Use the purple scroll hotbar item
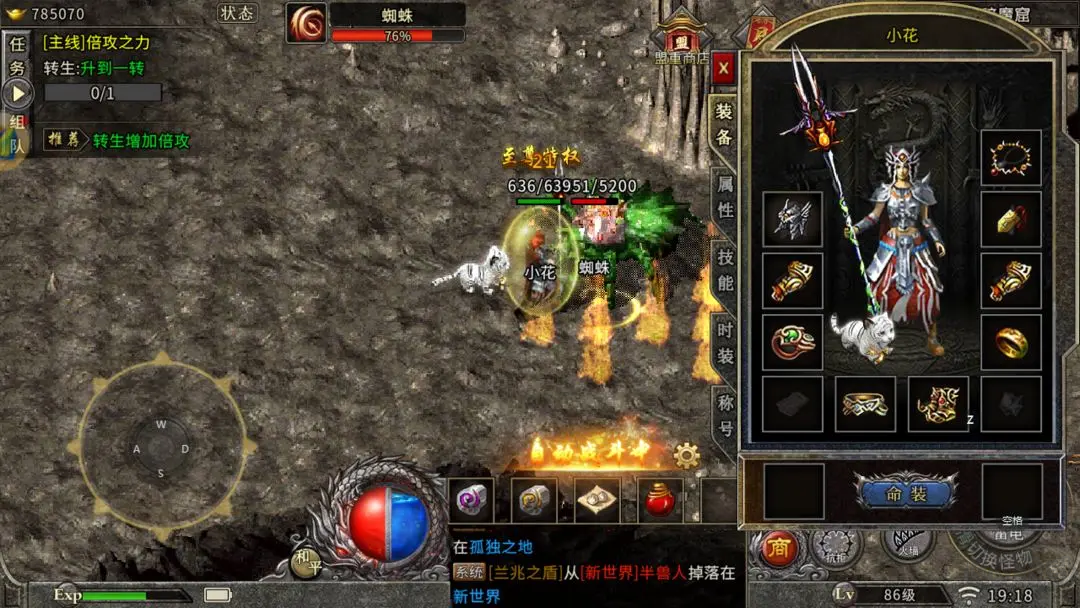The height and width of the screenshot is (608, 1080). tap(470, 499)
